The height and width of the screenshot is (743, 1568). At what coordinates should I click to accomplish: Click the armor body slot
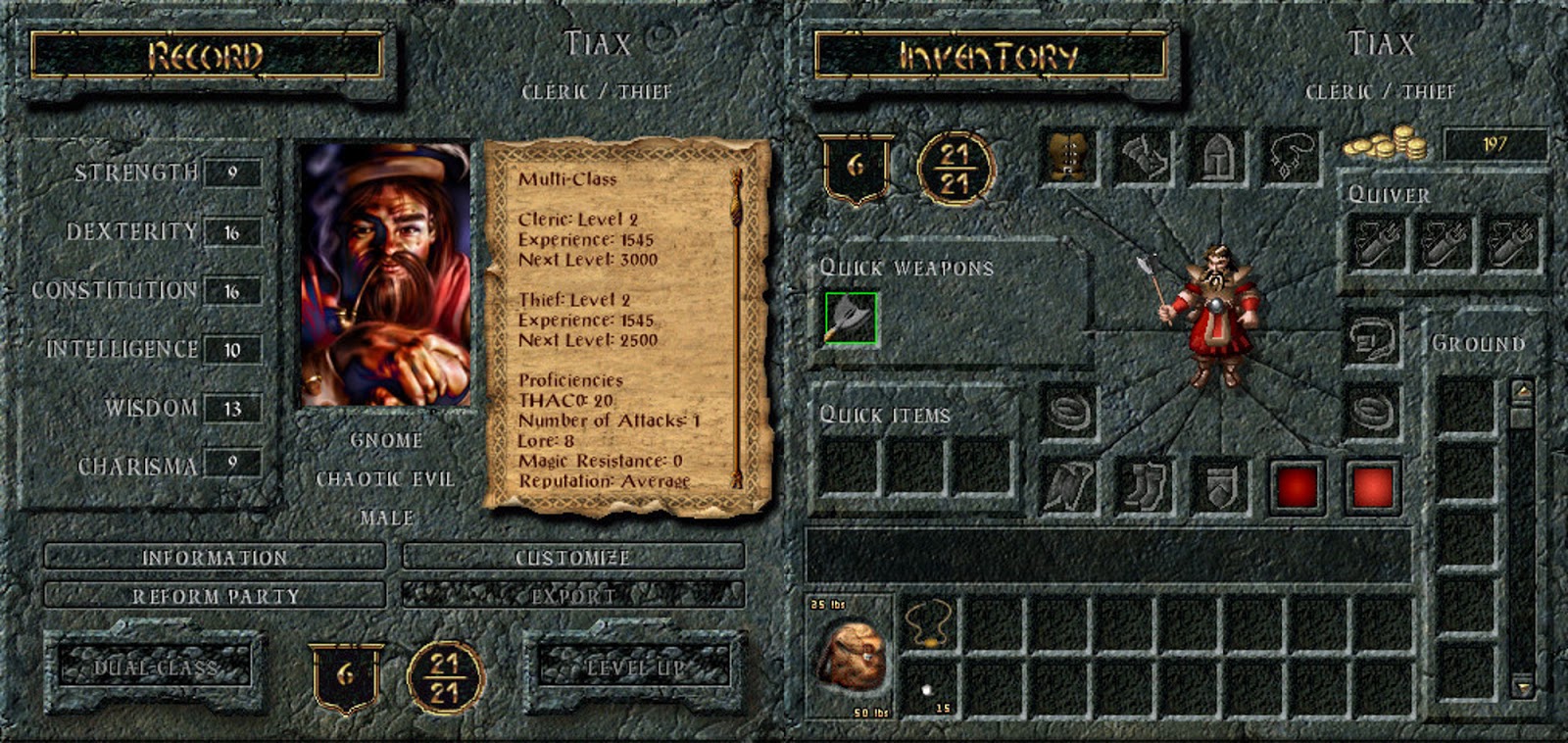click(1068, 159)
